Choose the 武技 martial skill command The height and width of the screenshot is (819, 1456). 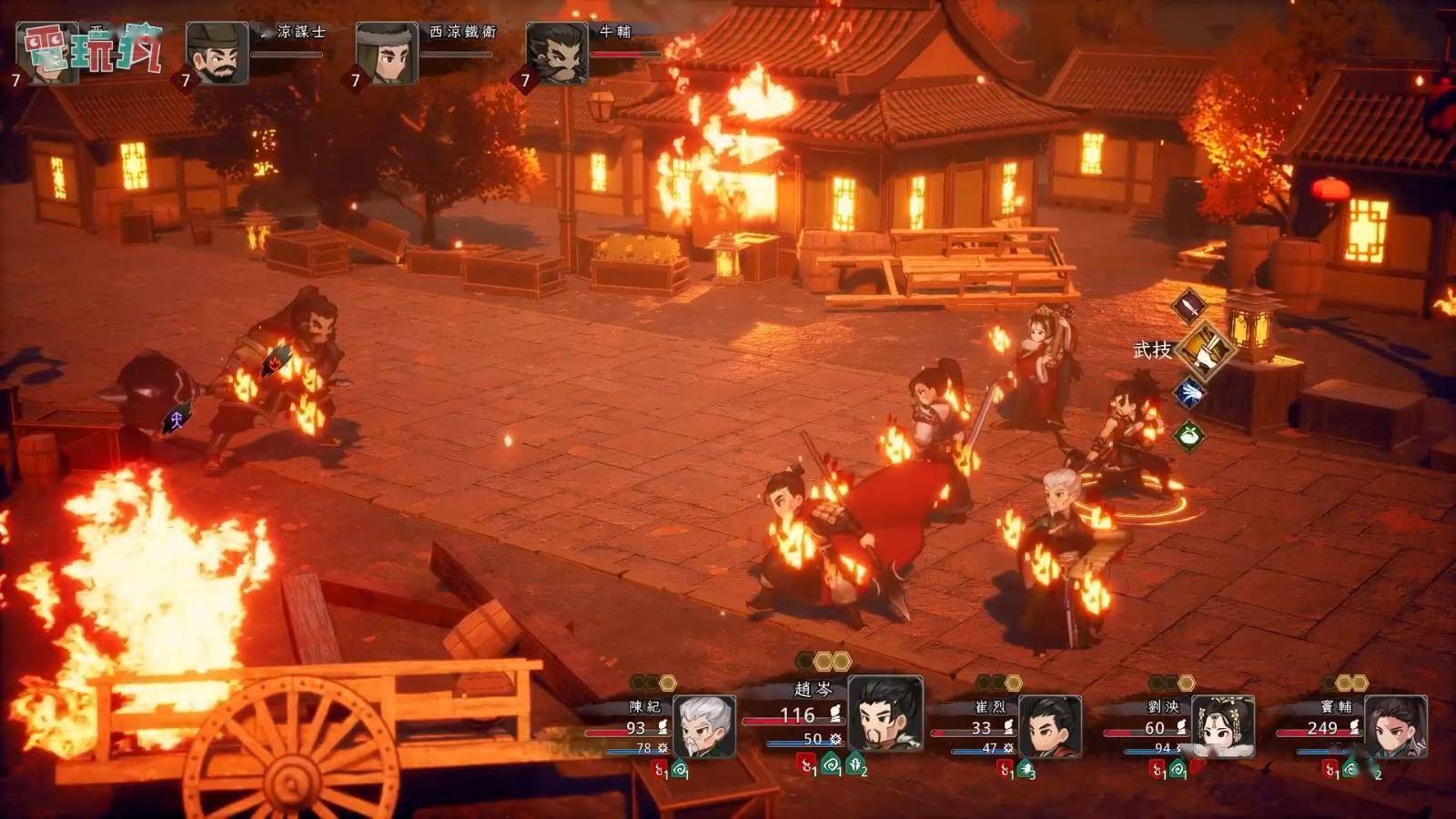pos(1207,349)
